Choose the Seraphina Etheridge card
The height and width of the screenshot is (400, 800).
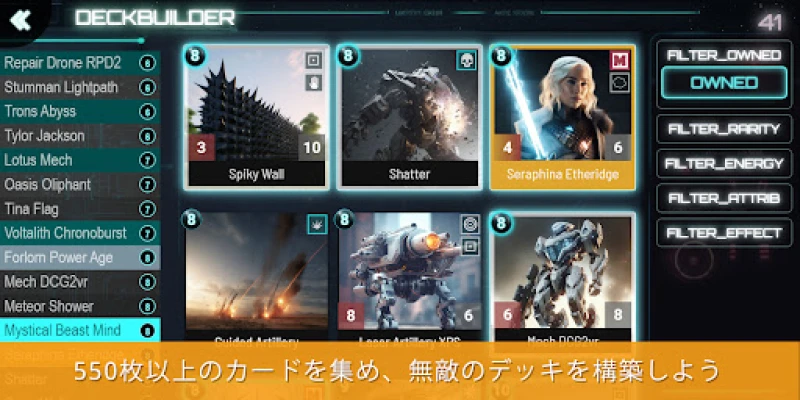click(x=561, y=117)
